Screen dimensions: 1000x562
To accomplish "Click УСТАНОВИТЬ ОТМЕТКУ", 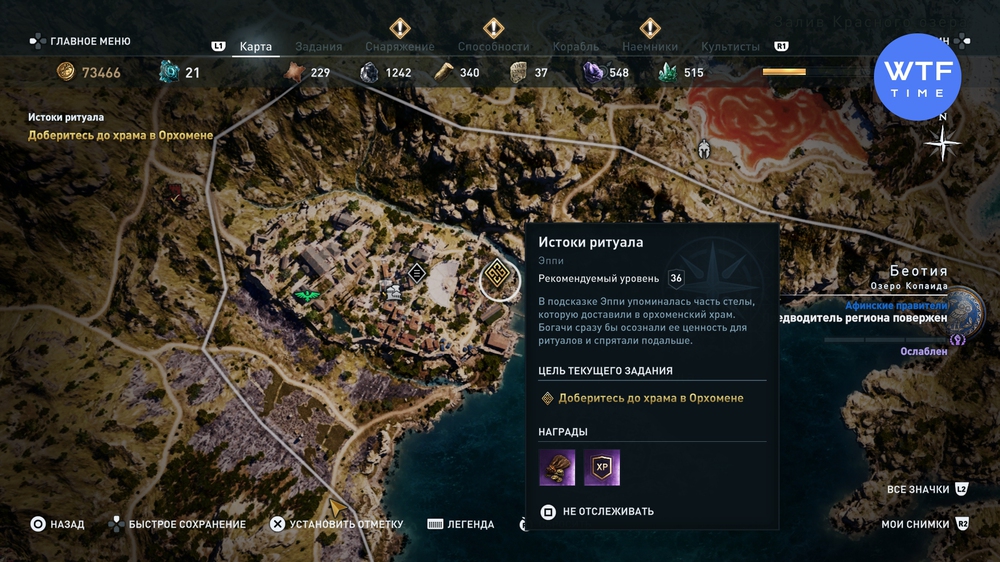I will [x=345, y=524].
